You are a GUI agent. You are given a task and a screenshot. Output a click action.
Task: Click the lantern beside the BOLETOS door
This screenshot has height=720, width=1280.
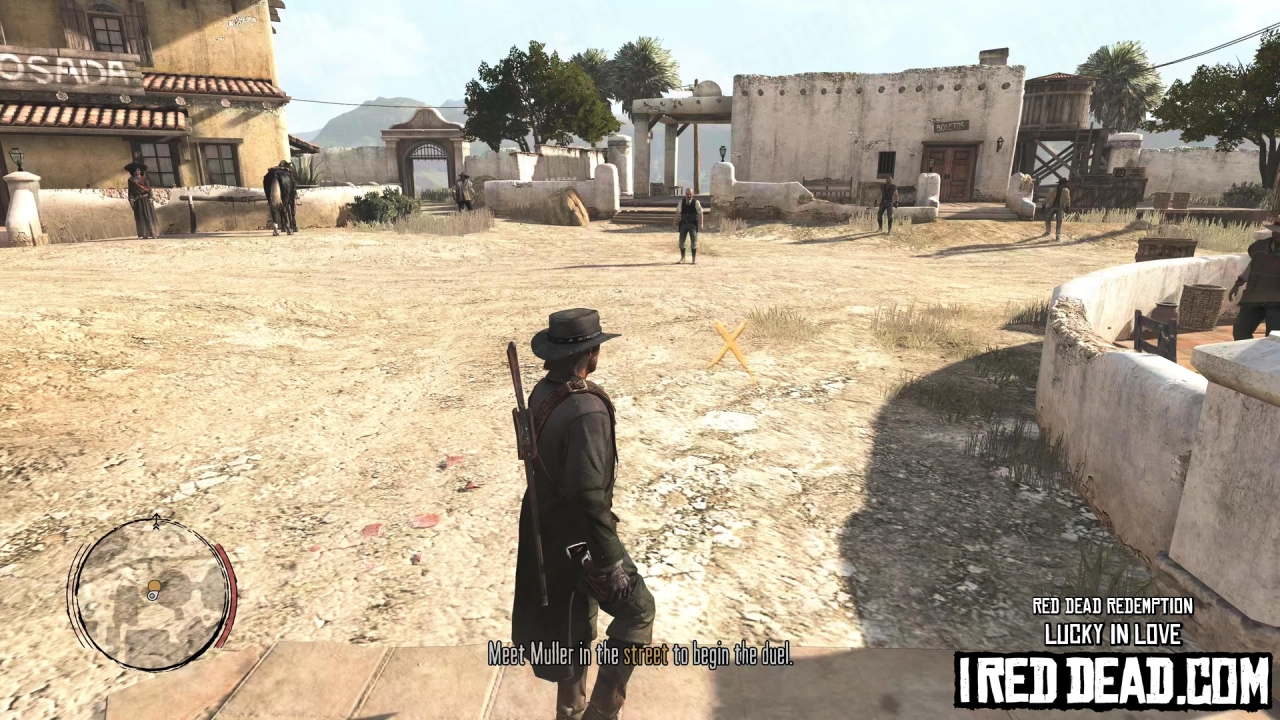click(x=1000, y=144)
